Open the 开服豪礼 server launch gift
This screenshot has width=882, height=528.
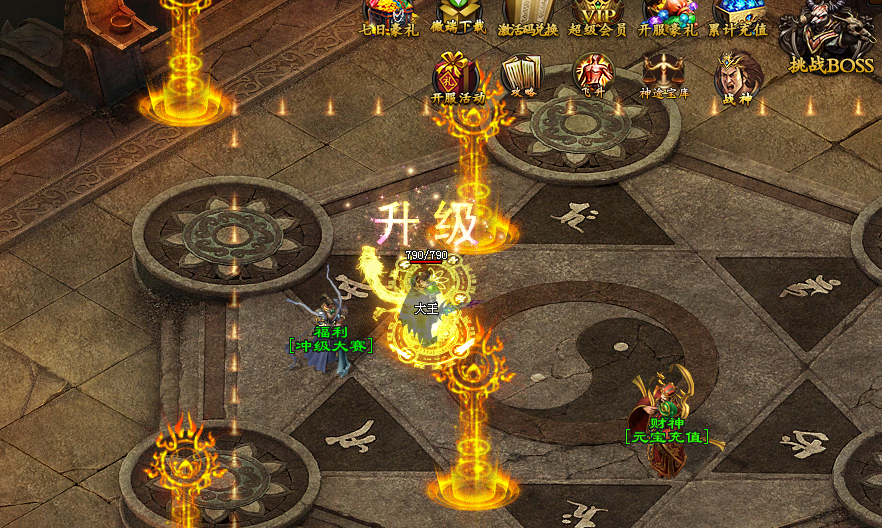click(669, 16)
